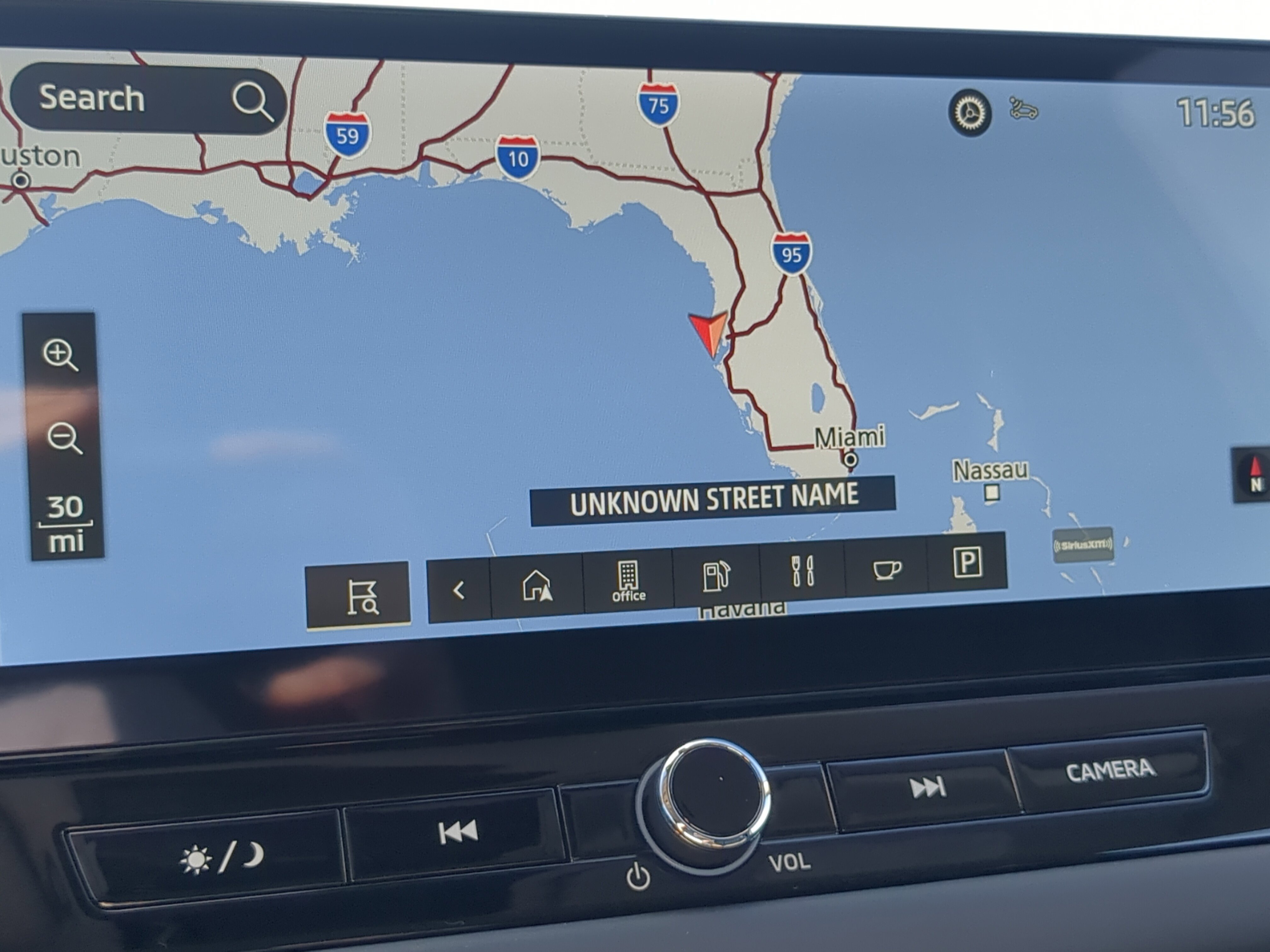Find nearby gas stations
This screenshot has height=952, width=1270.
click(x=716, y=576)
